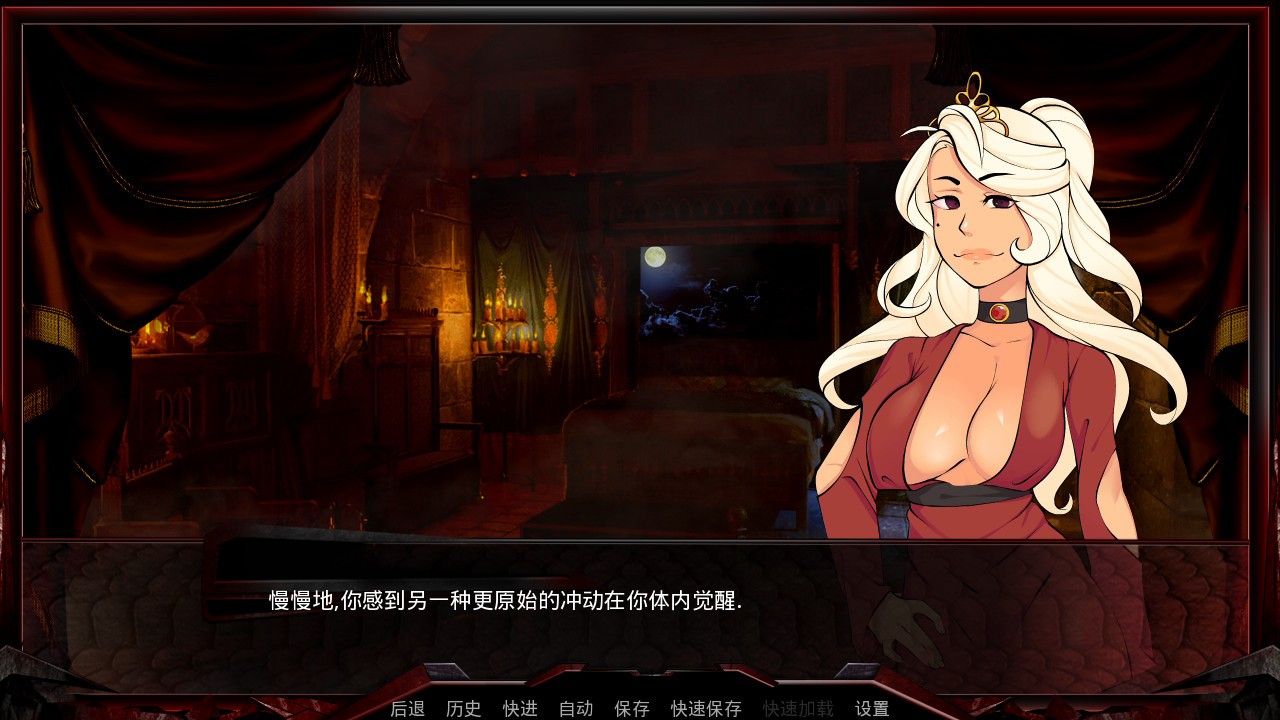The width and height of the screenshot is (1280, 720).
Task: Toggle 自动 (Auto) advance
Action: pos(576,708)
